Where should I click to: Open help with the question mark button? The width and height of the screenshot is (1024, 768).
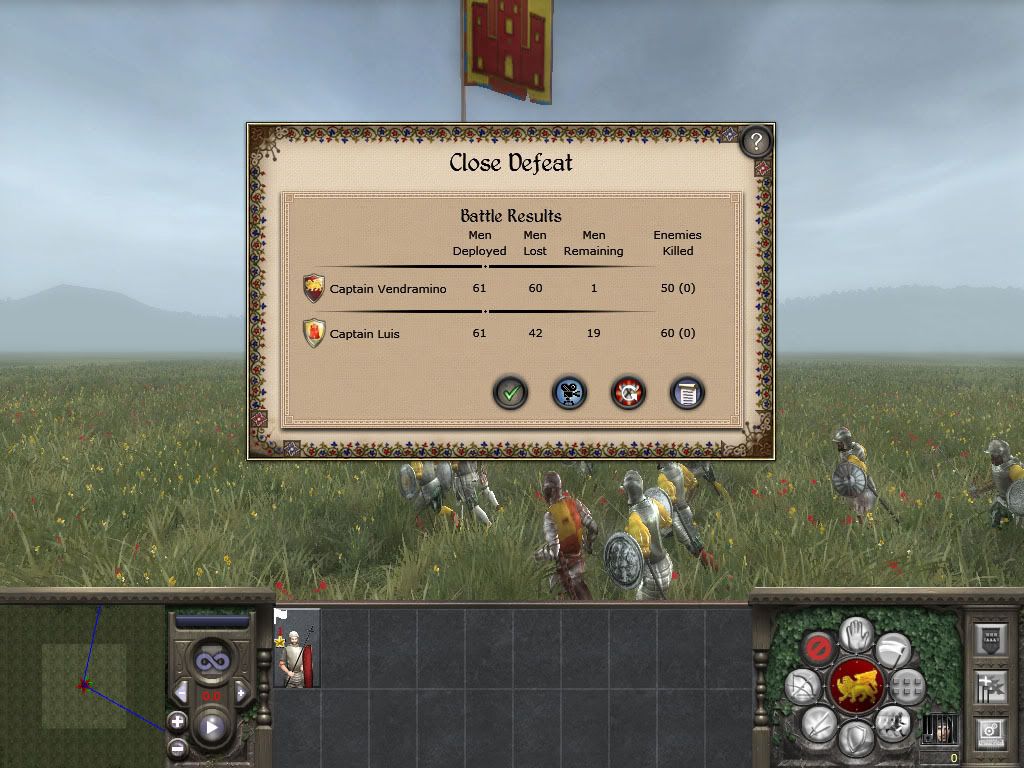[x=757, y=141]
